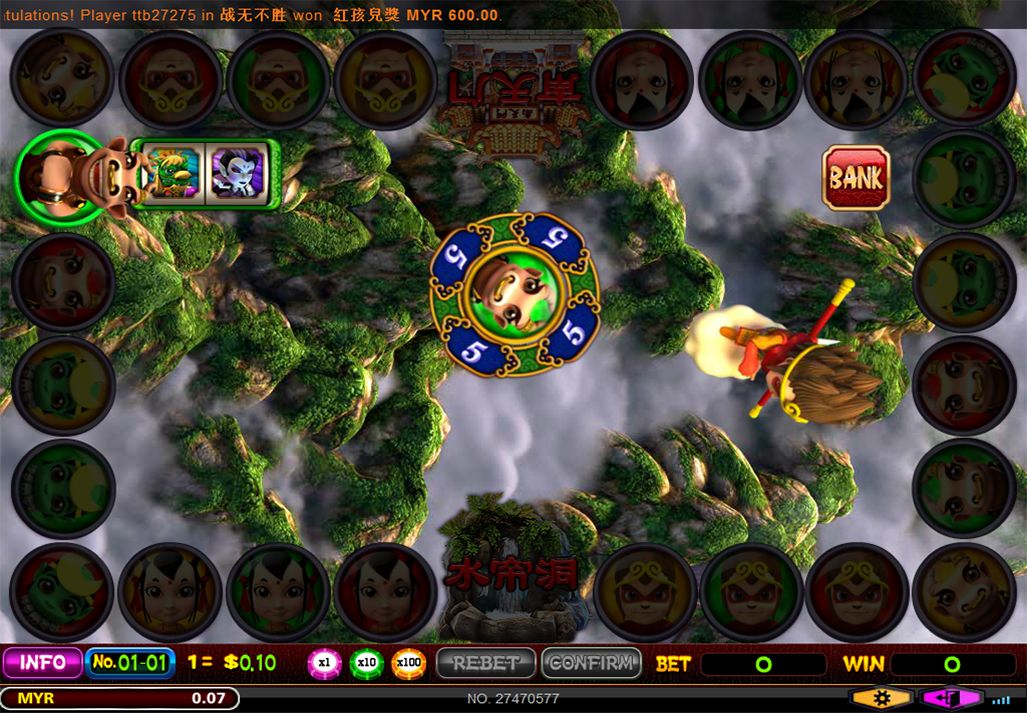Open settings via the orange gear icon

click(880, 698)
